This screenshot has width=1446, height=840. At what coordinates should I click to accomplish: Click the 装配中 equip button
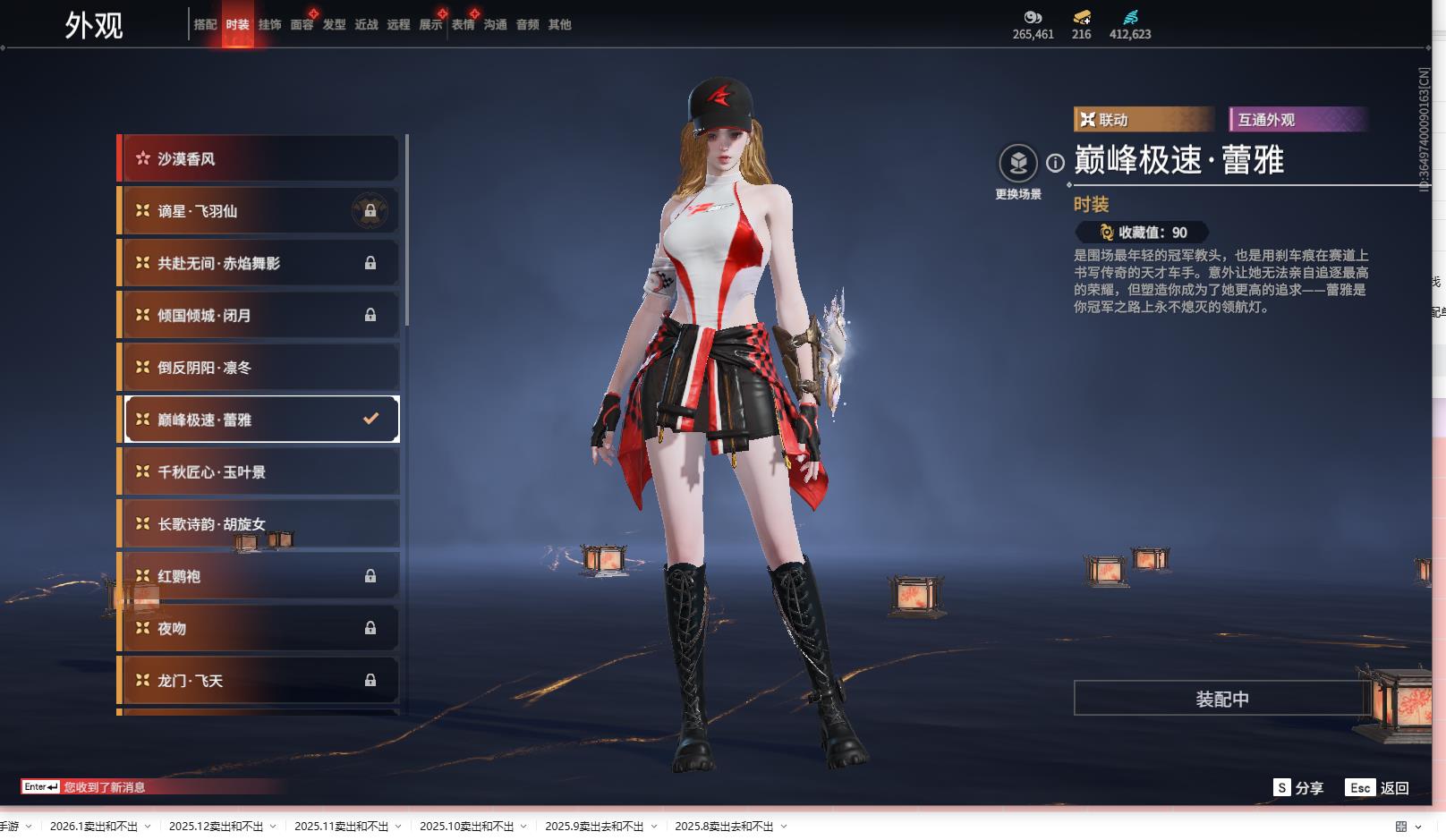[1222, 699]
